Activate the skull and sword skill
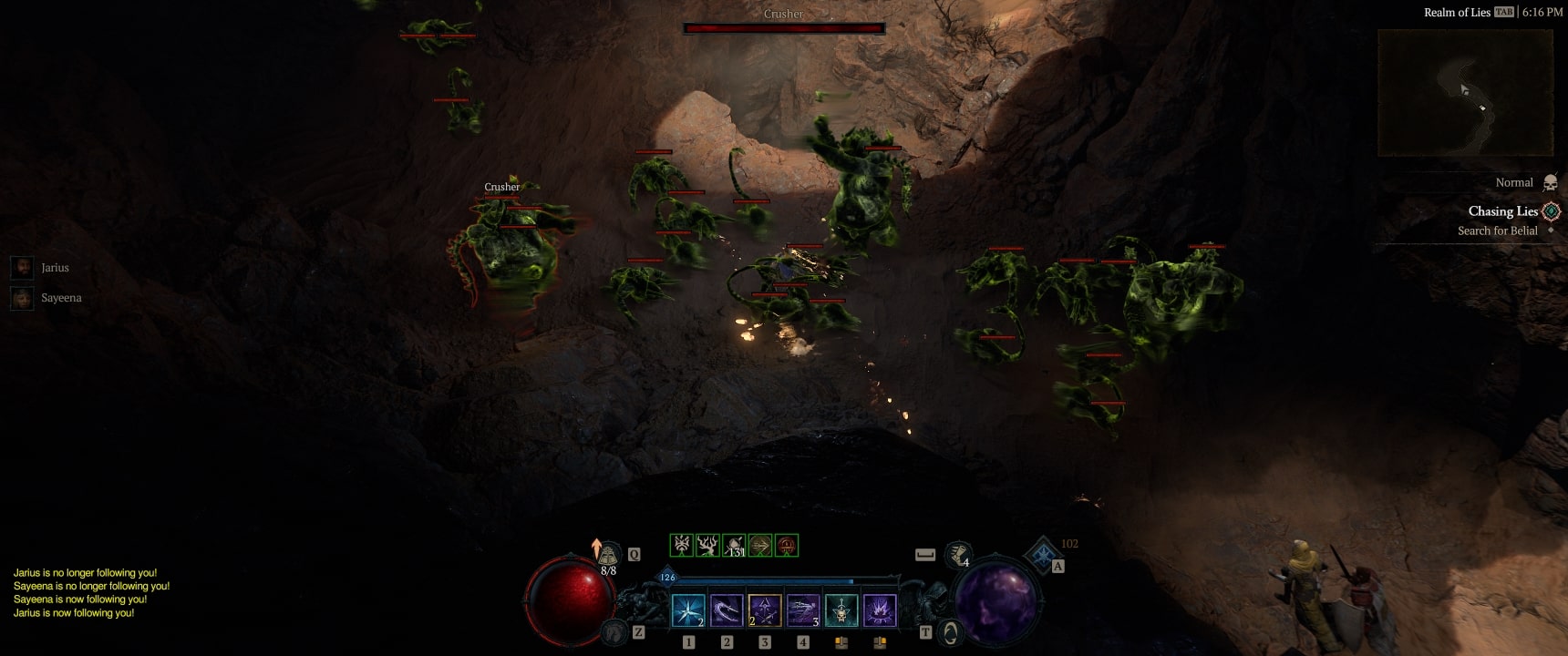Viewport: 1568px width, 656px height. click(x=841, y=610)
